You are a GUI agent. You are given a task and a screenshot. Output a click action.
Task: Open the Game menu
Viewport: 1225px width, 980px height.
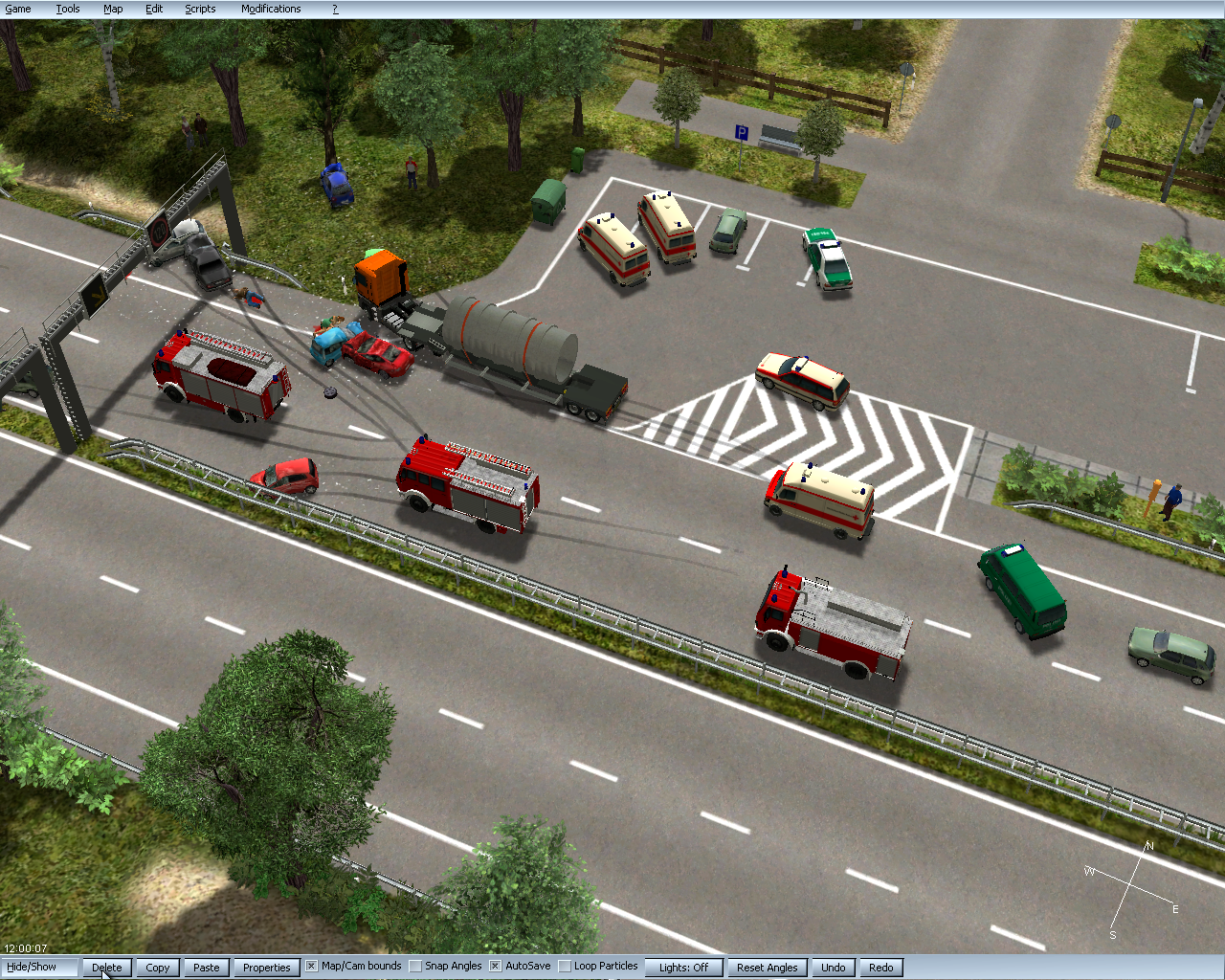pos(18,9)
